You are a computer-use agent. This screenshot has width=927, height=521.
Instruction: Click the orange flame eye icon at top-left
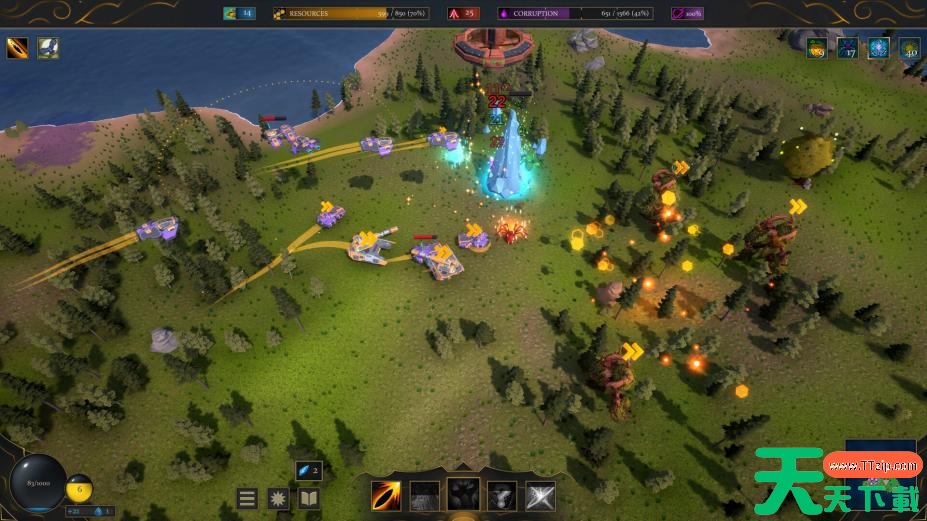point(18,47)
